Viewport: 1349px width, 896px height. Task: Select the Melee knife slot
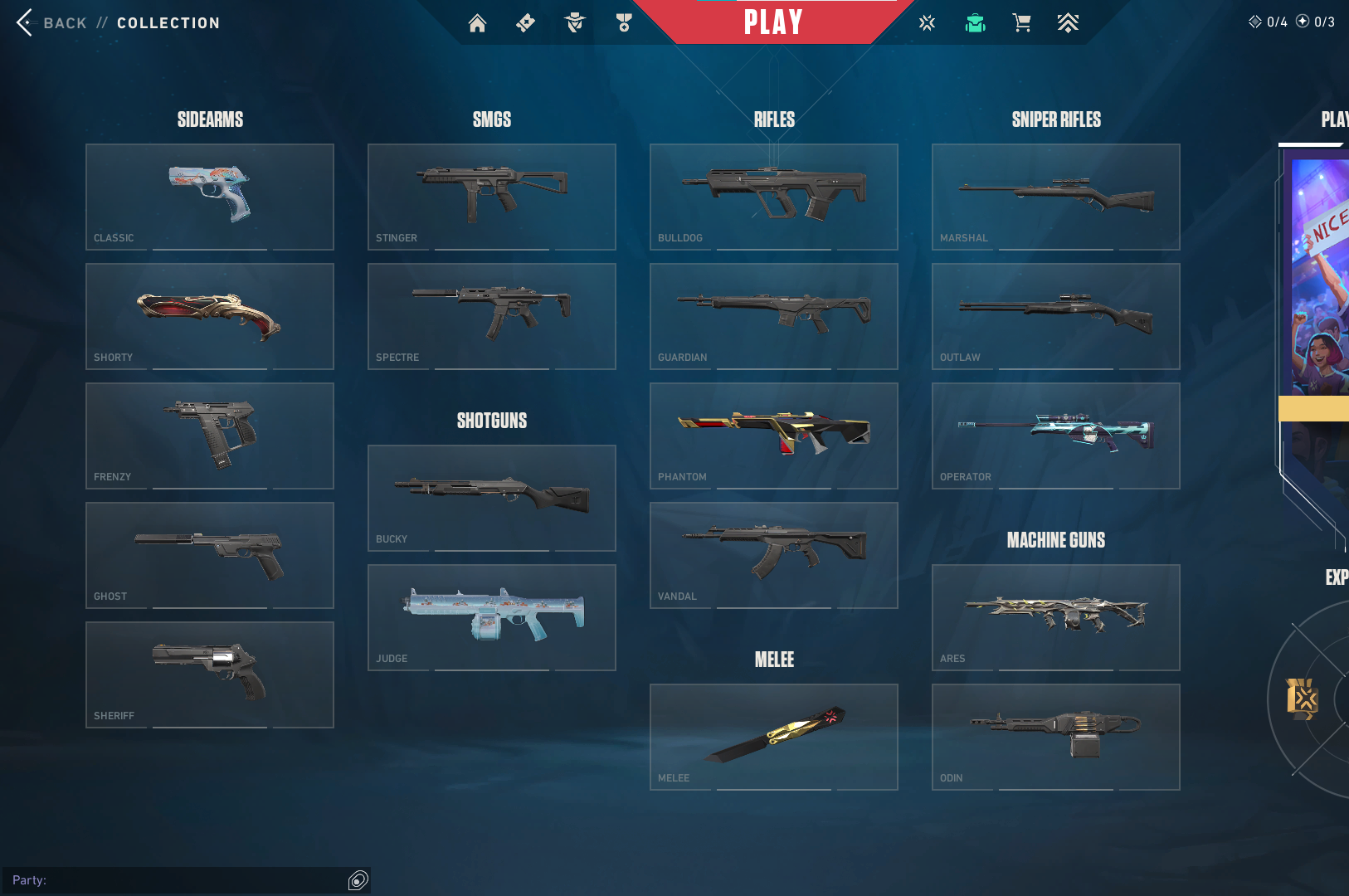(774, 737)
